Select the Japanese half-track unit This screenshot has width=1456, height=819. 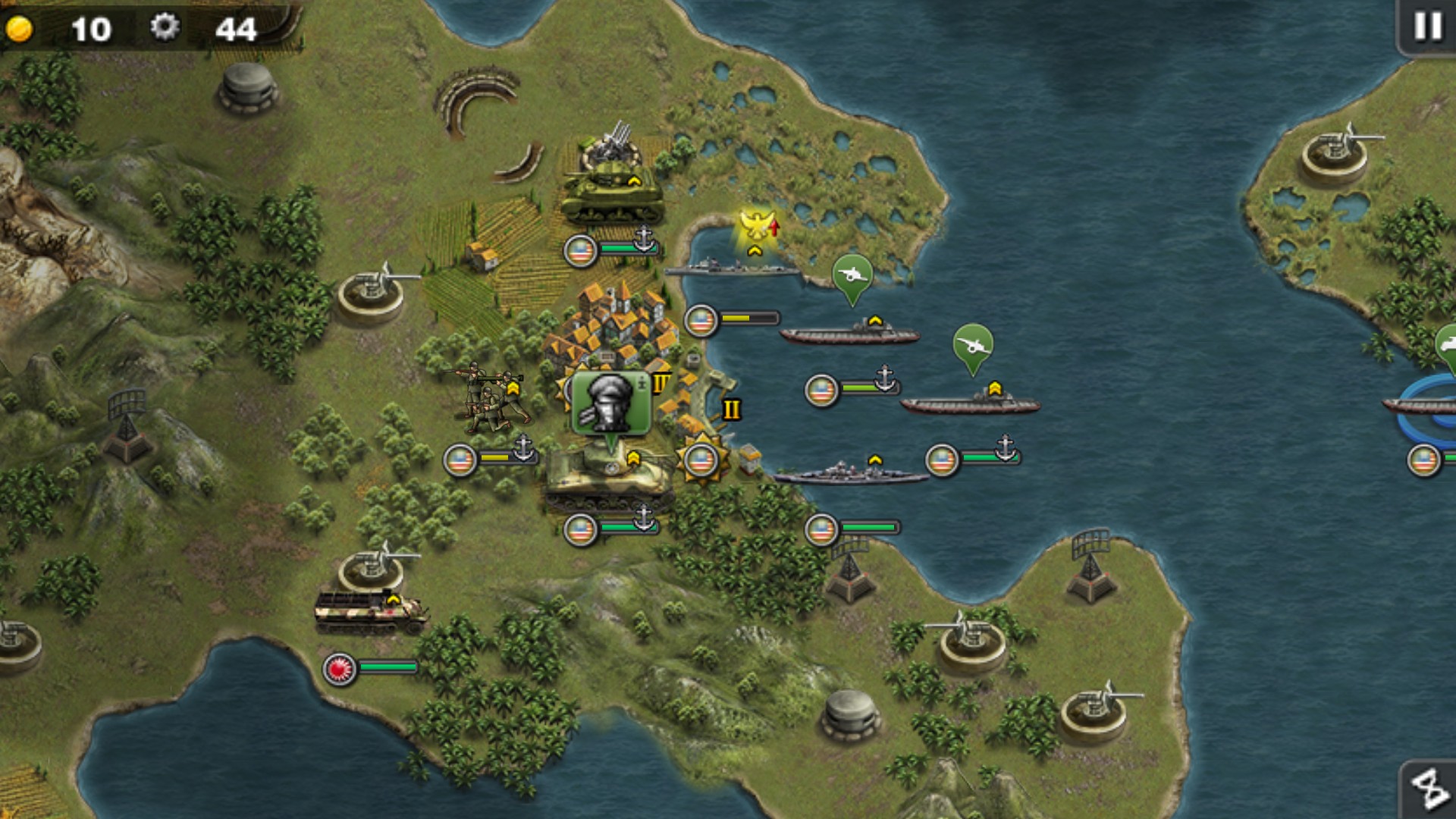coord(370,611)
